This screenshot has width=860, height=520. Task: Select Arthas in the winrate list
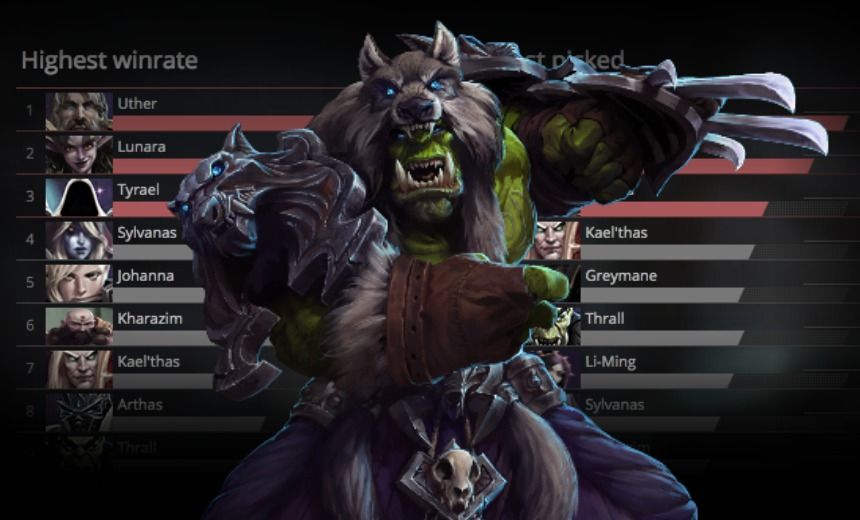coord(139,405)
